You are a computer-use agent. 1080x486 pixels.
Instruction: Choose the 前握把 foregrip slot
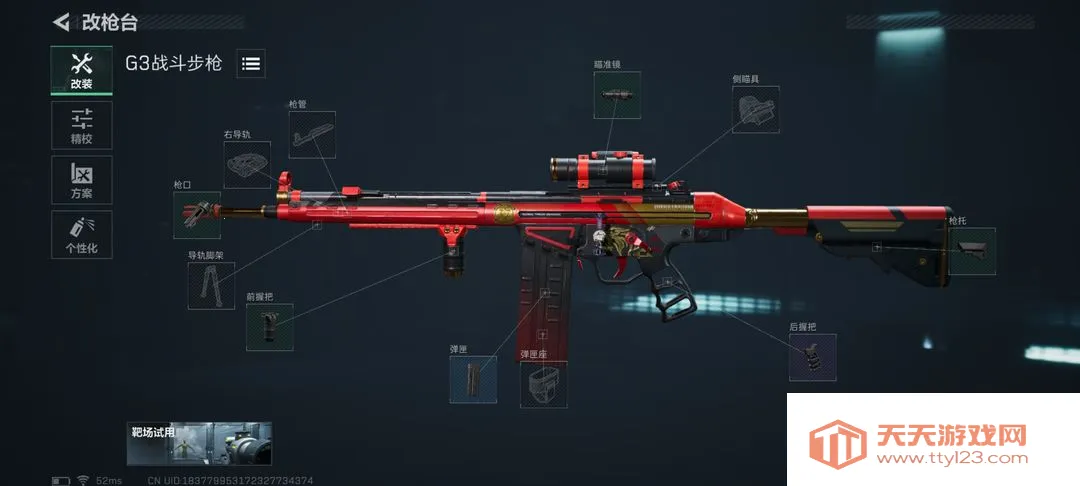269,327
